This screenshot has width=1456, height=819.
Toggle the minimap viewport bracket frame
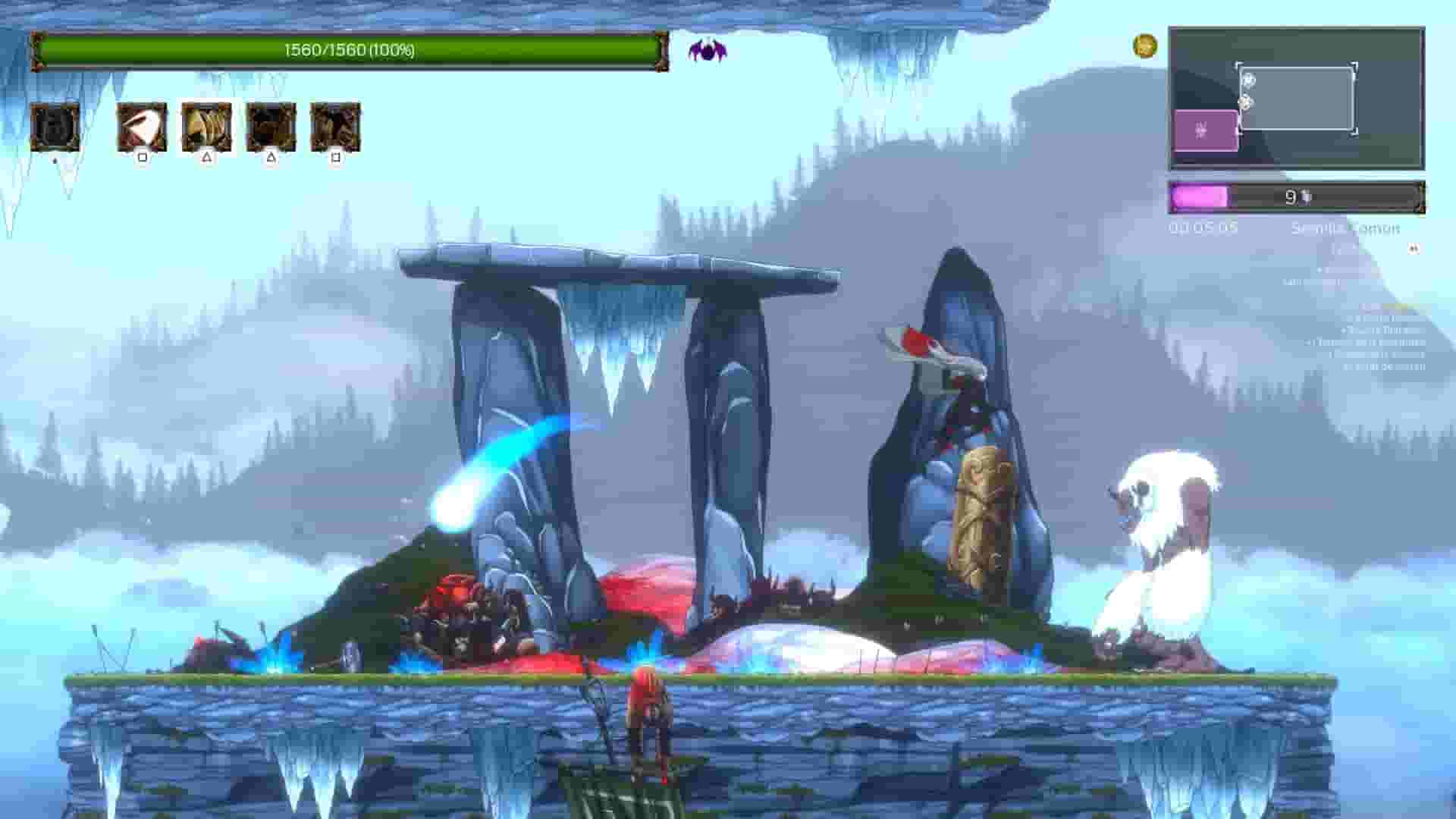[1297, 97]
